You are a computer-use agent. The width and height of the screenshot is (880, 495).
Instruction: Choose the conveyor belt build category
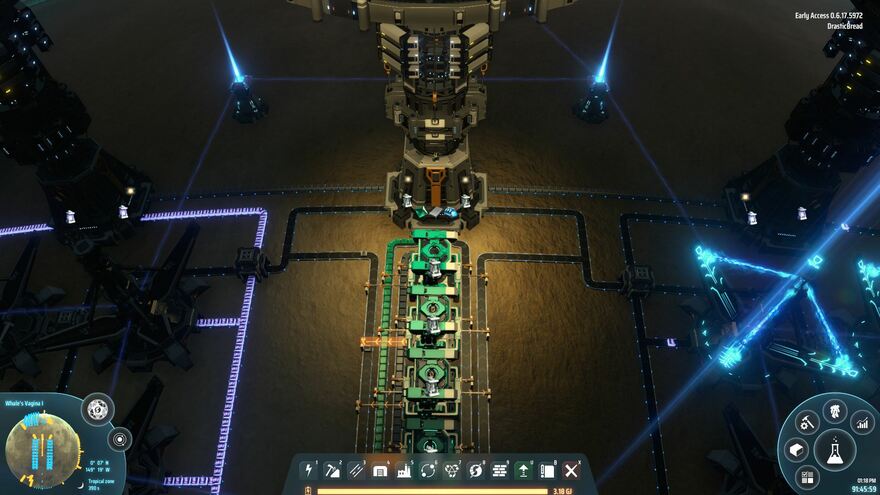point(357,470)
